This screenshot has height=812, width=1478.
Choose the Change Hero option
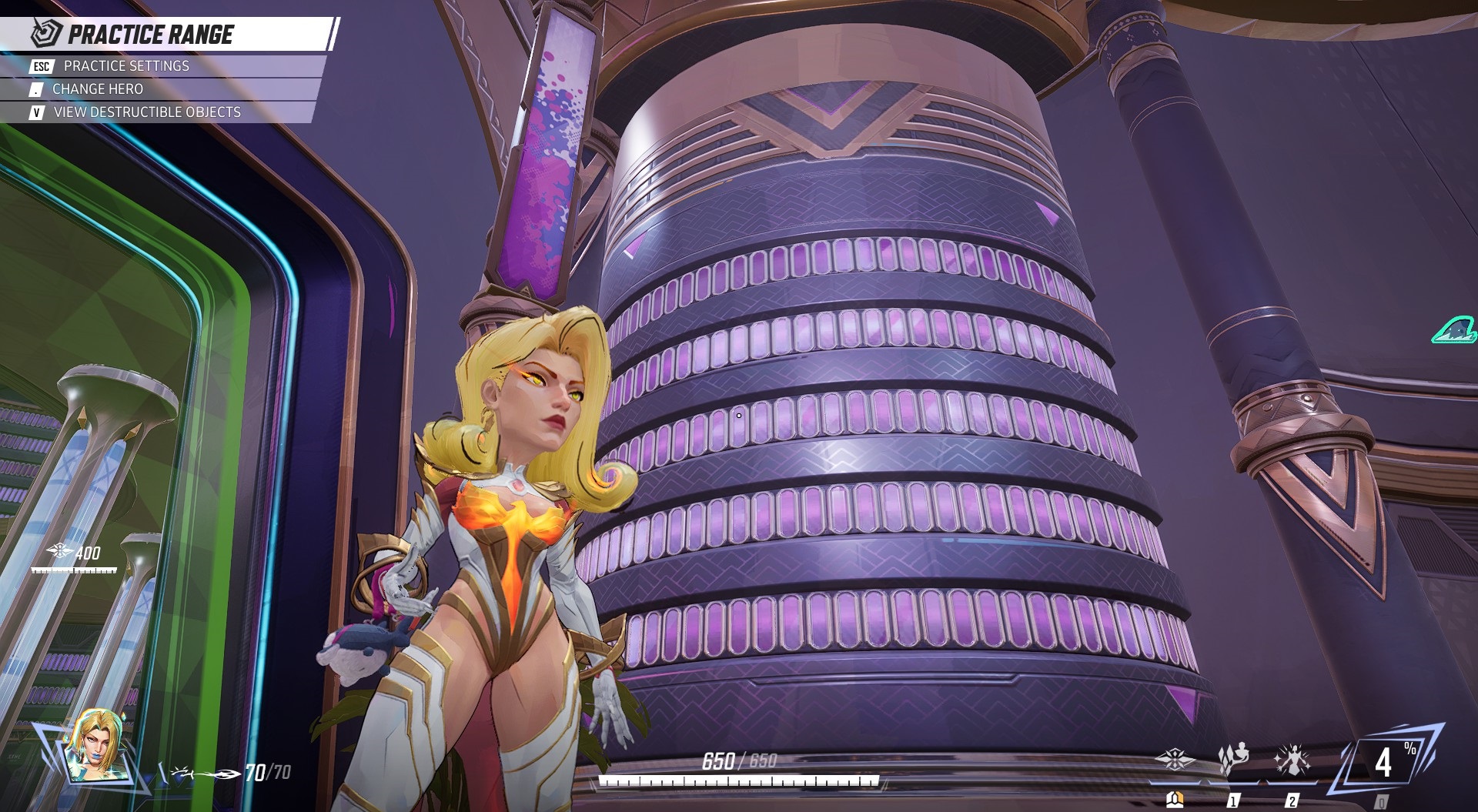click(97, 89)
